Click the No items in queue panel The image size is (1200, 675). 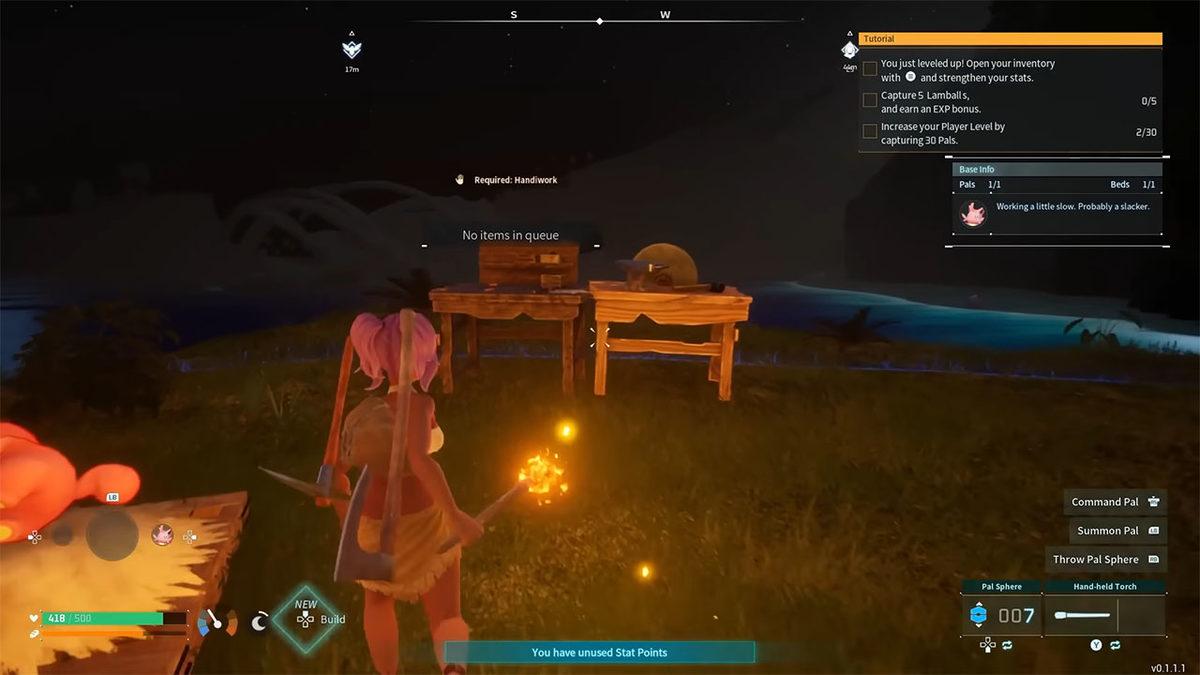click(x=510, y=235)
